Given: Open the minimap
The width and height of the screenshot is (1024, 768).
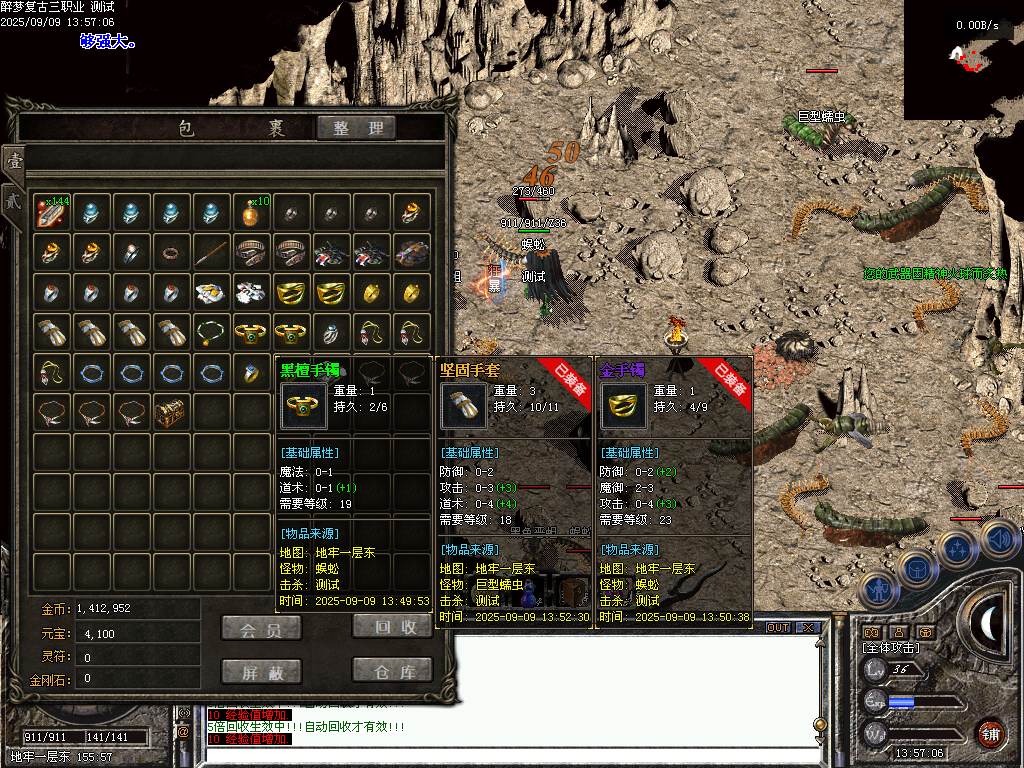Looking at the screenshot, I should click(963, 60).
